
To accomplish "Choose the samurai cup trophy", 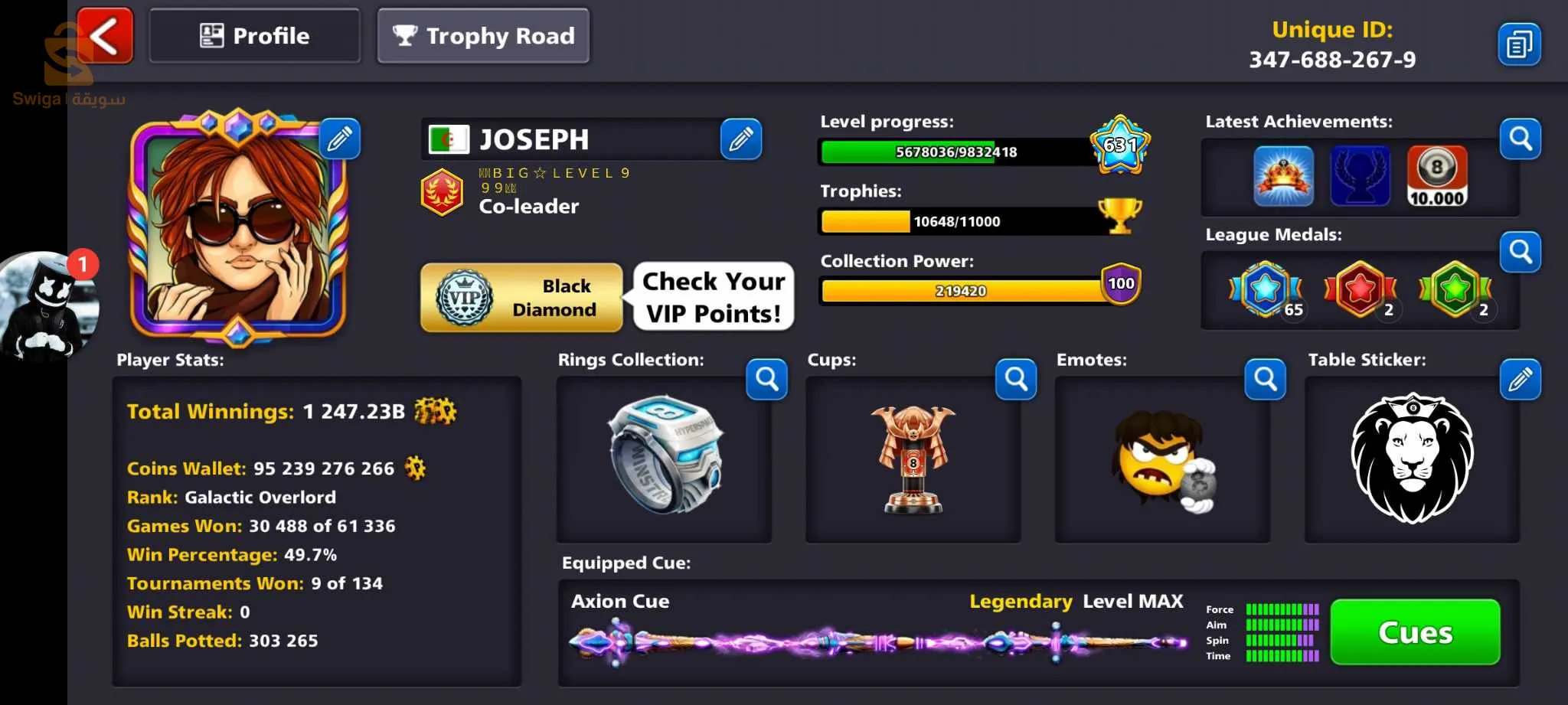I will pyautogui.click(x=913, y=459).
